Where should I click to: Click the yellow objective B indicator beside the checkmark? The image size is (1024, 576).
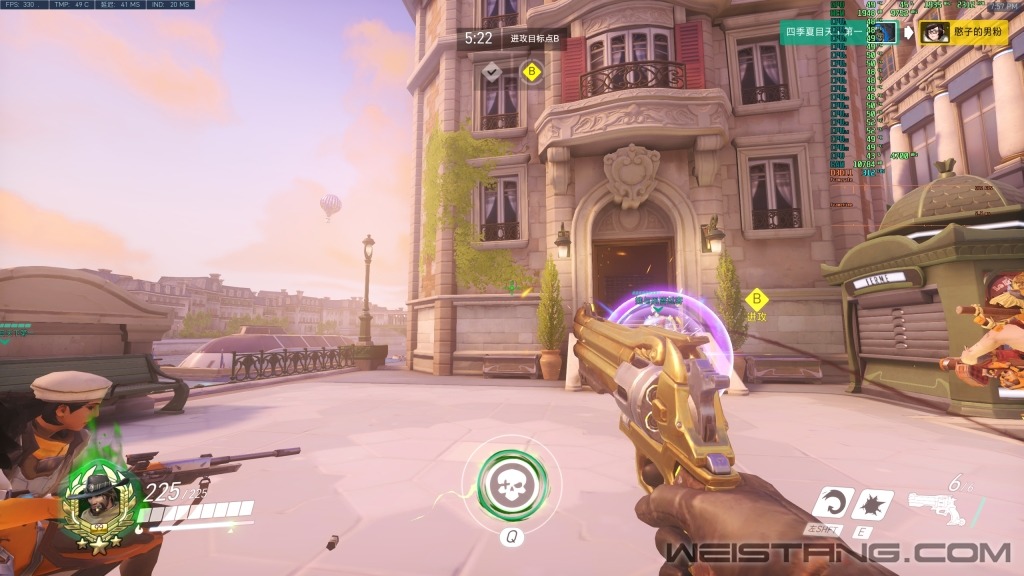[532, 72]
